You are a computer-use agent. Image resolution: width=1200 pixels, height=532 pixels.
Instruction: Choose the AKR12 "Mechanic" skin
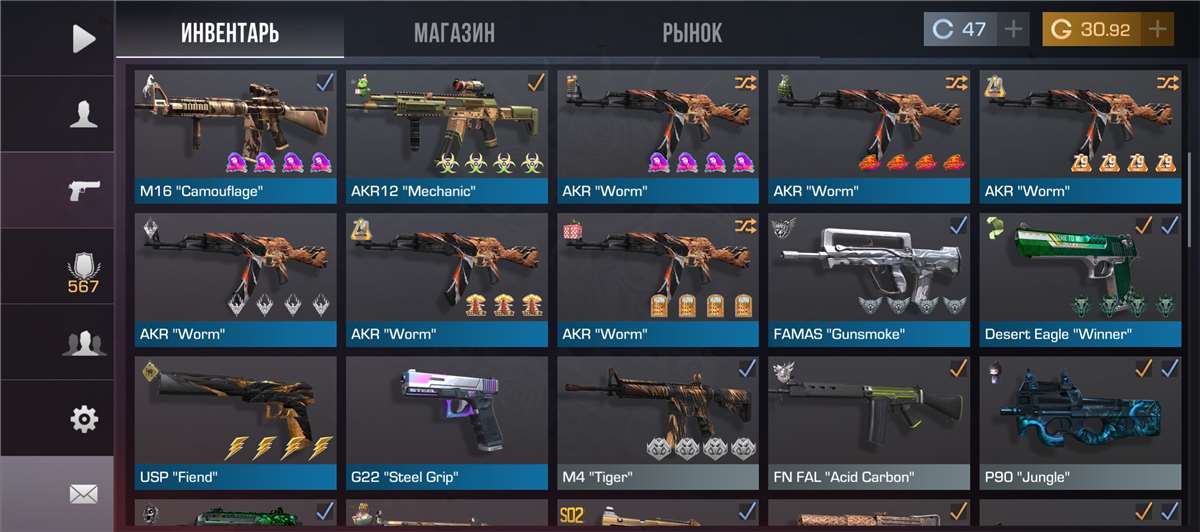click(x=447, y=137)
